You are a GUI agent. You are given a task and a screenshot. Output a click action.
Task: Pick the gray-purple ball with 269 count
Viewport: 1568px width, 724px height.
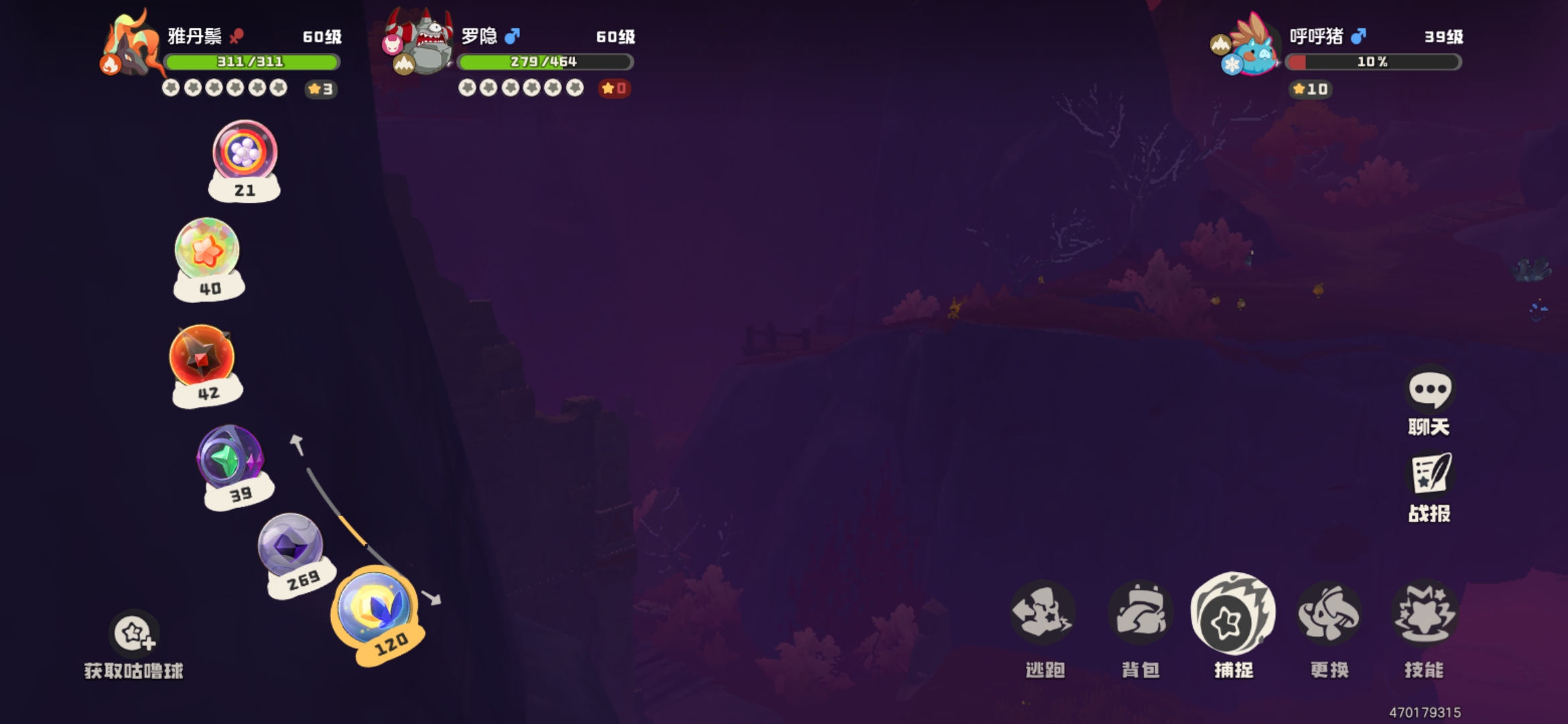point(290,546)
